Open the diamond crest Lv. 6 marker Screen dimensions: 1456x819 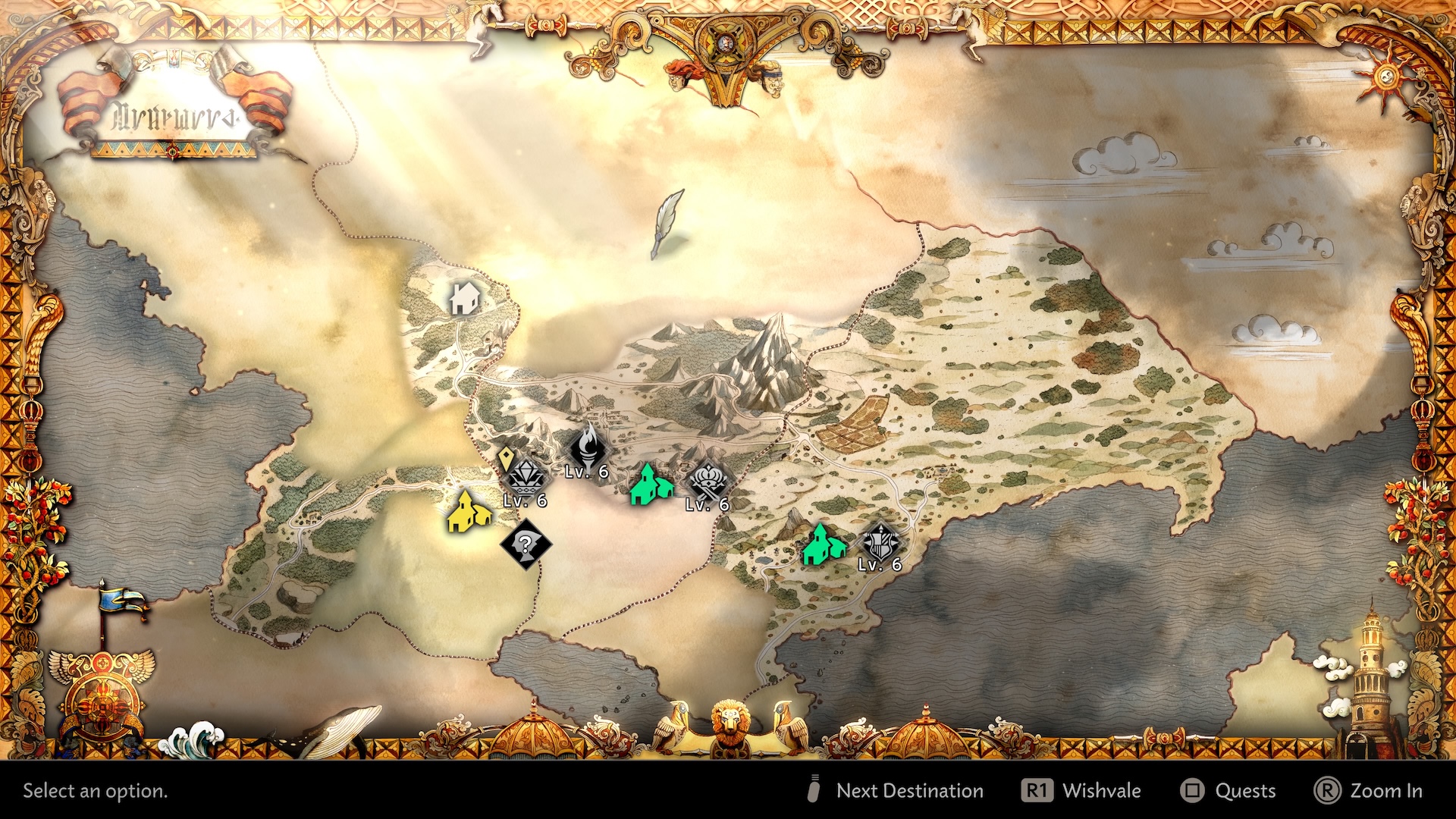[x=525, y=478]
